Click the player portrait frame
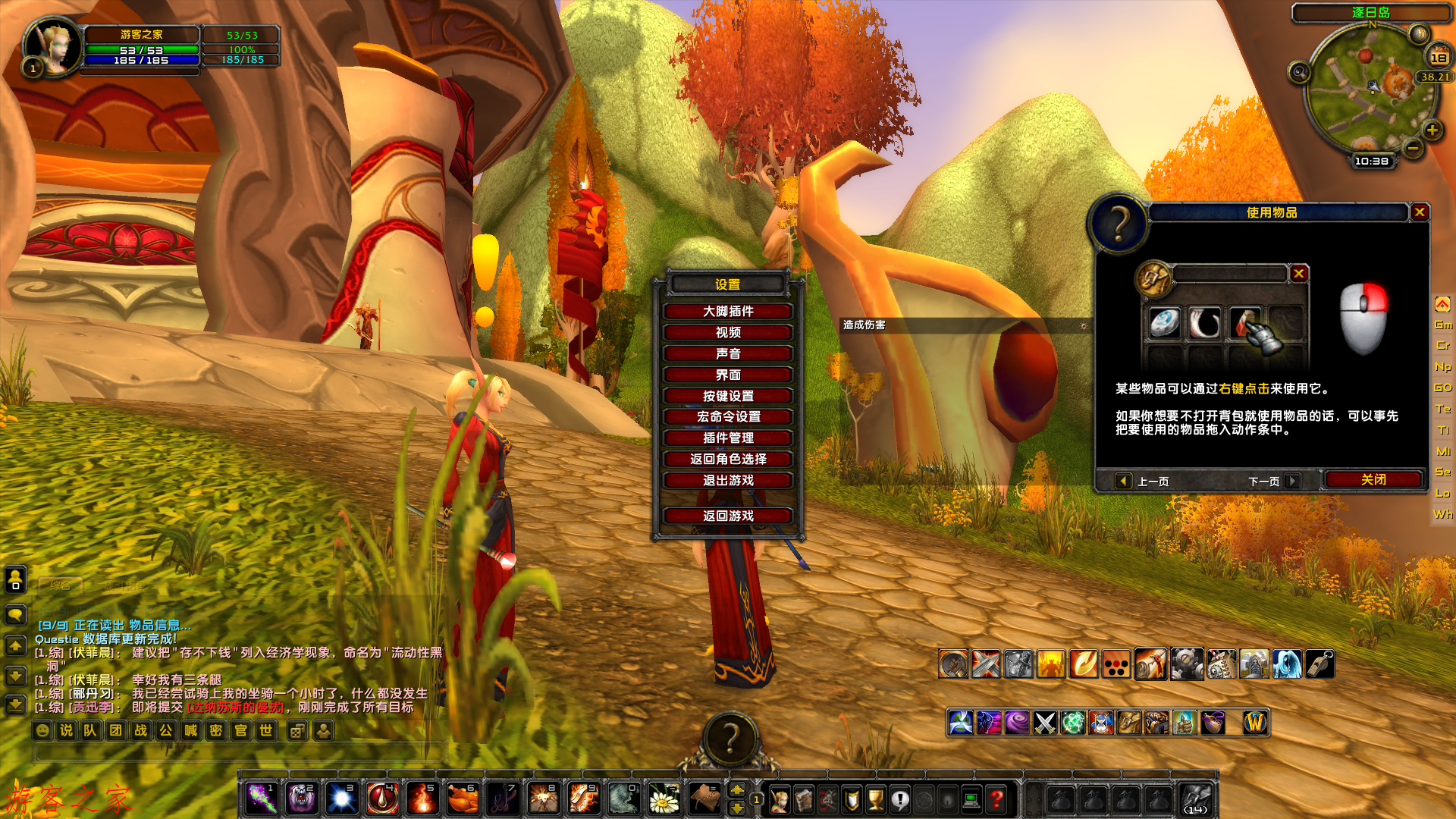 (x=52, y=45)
